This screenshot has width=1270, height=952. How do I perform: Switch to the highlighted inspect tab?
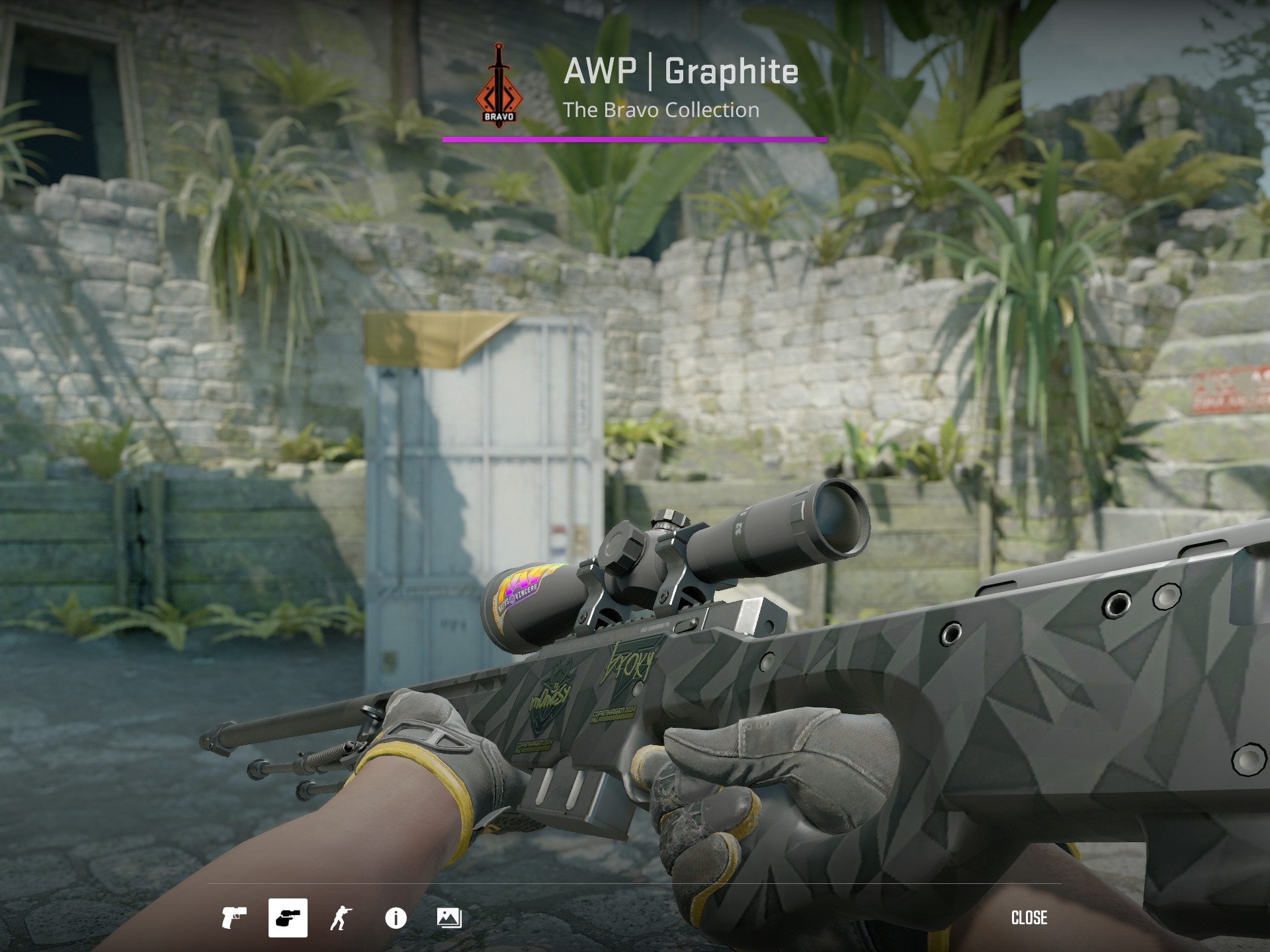click(x=288, y=918)
